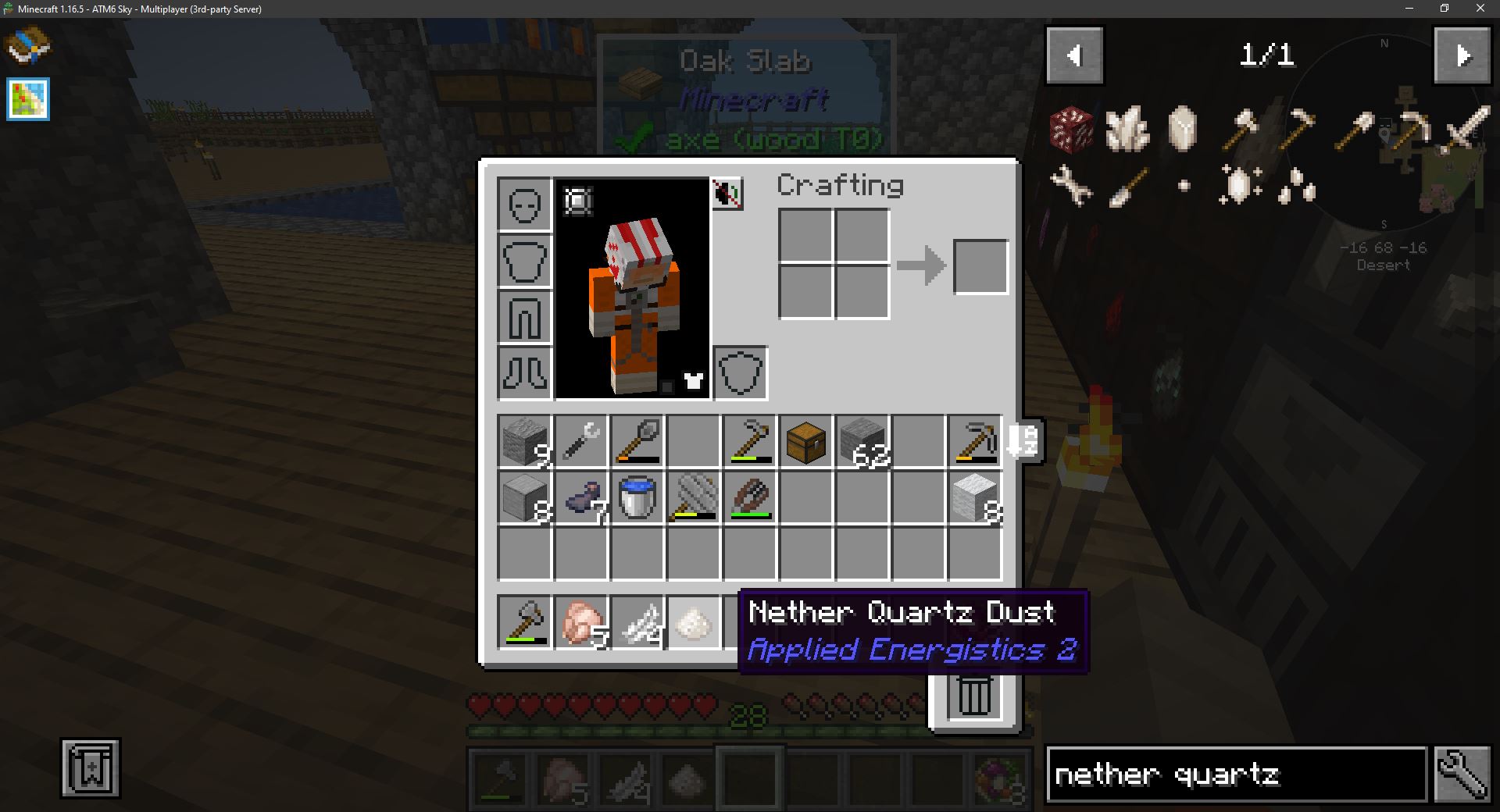Open the book icon in the top-left corner
Viewport: 1500px width, 812px height.
pos(29,47)
